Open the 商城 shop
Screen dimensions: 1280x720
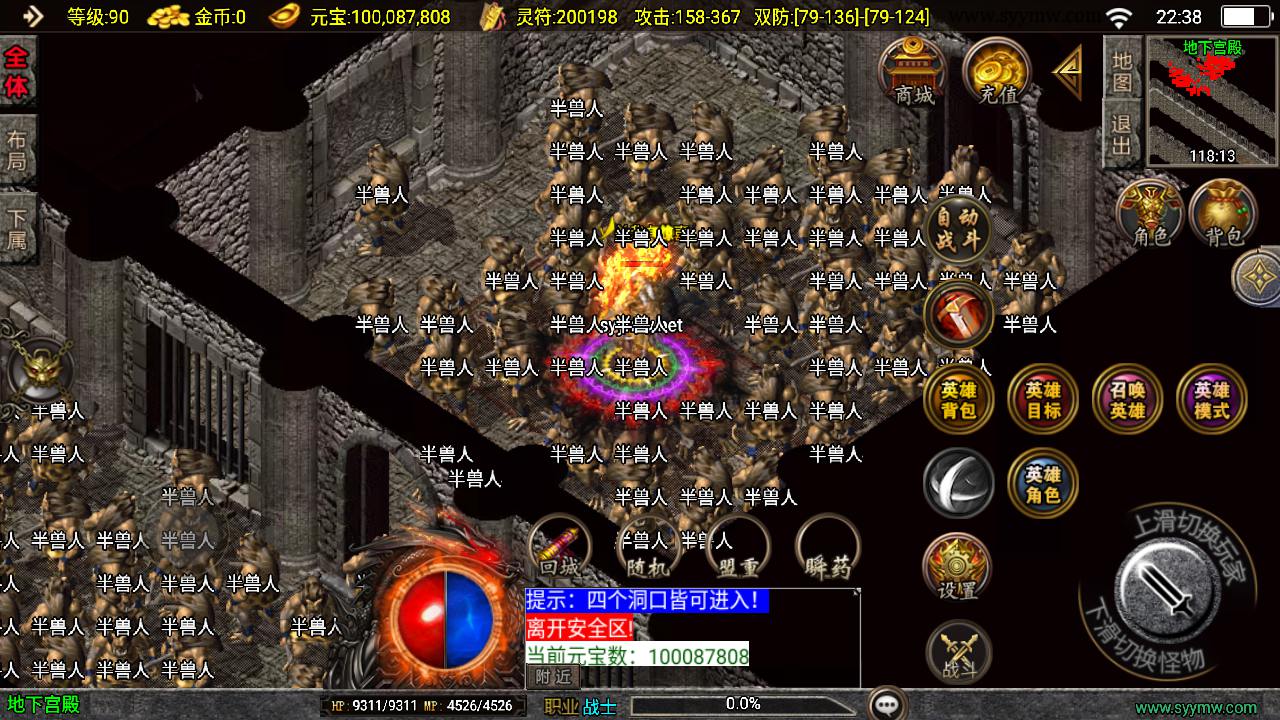[x=913, y=70]
